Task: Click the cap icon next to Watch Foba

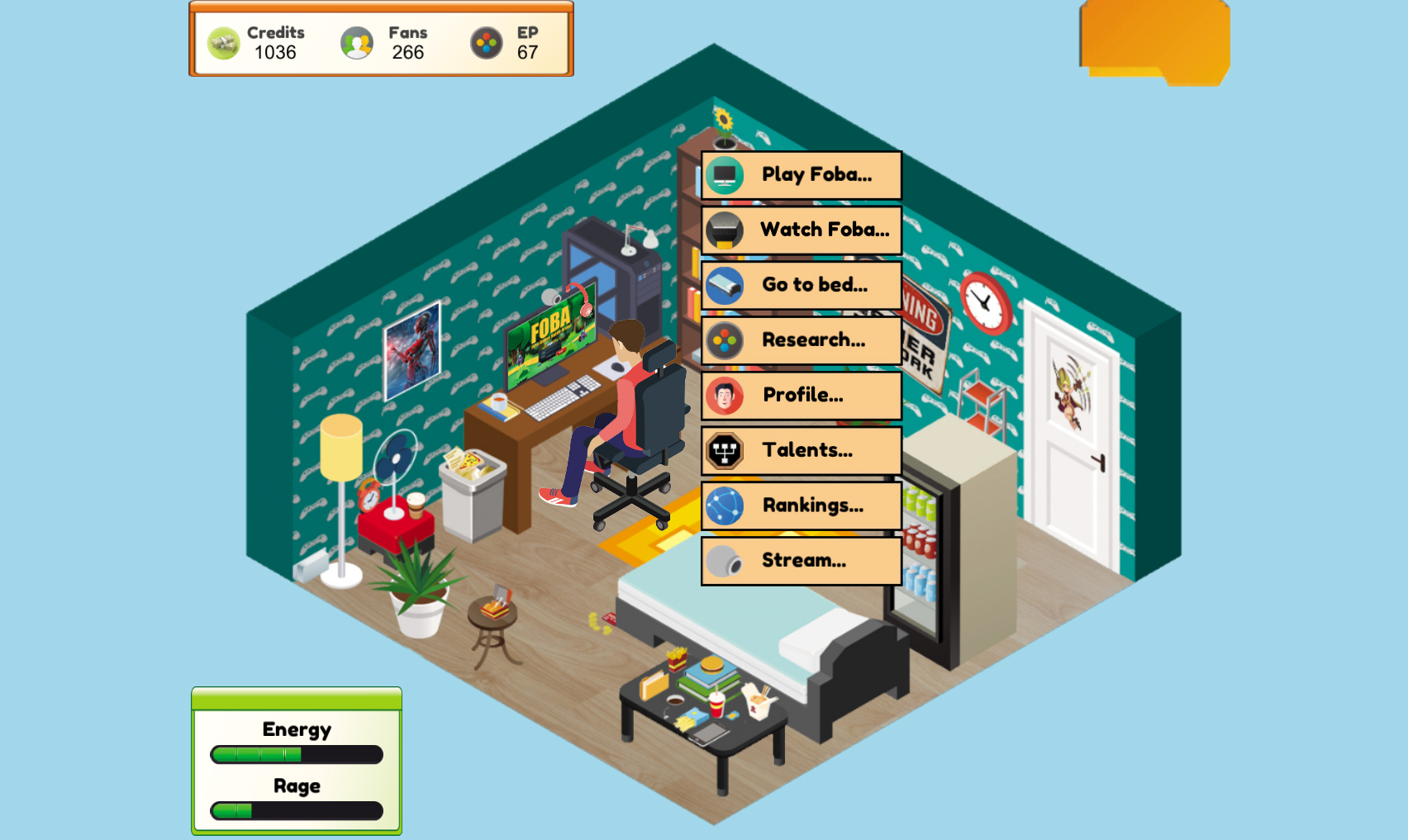Action: click(723, 230)
